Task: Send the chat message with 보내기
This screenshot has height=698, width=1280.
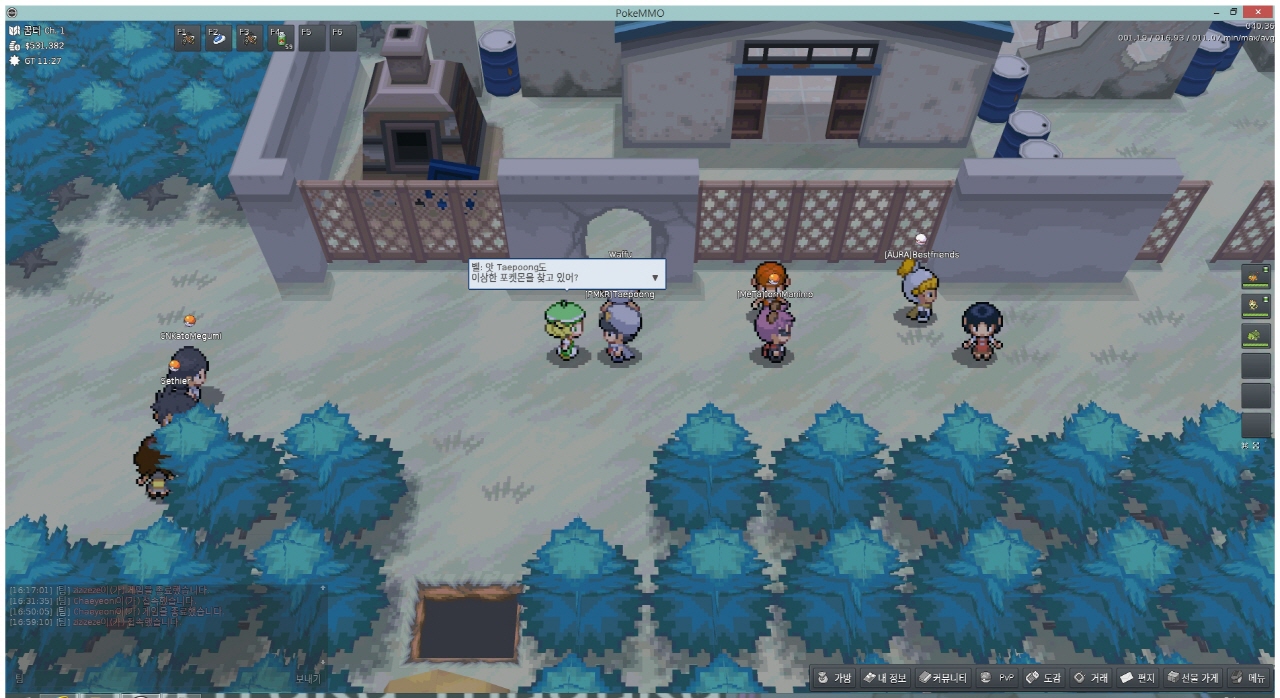Action: click(308, 678)
